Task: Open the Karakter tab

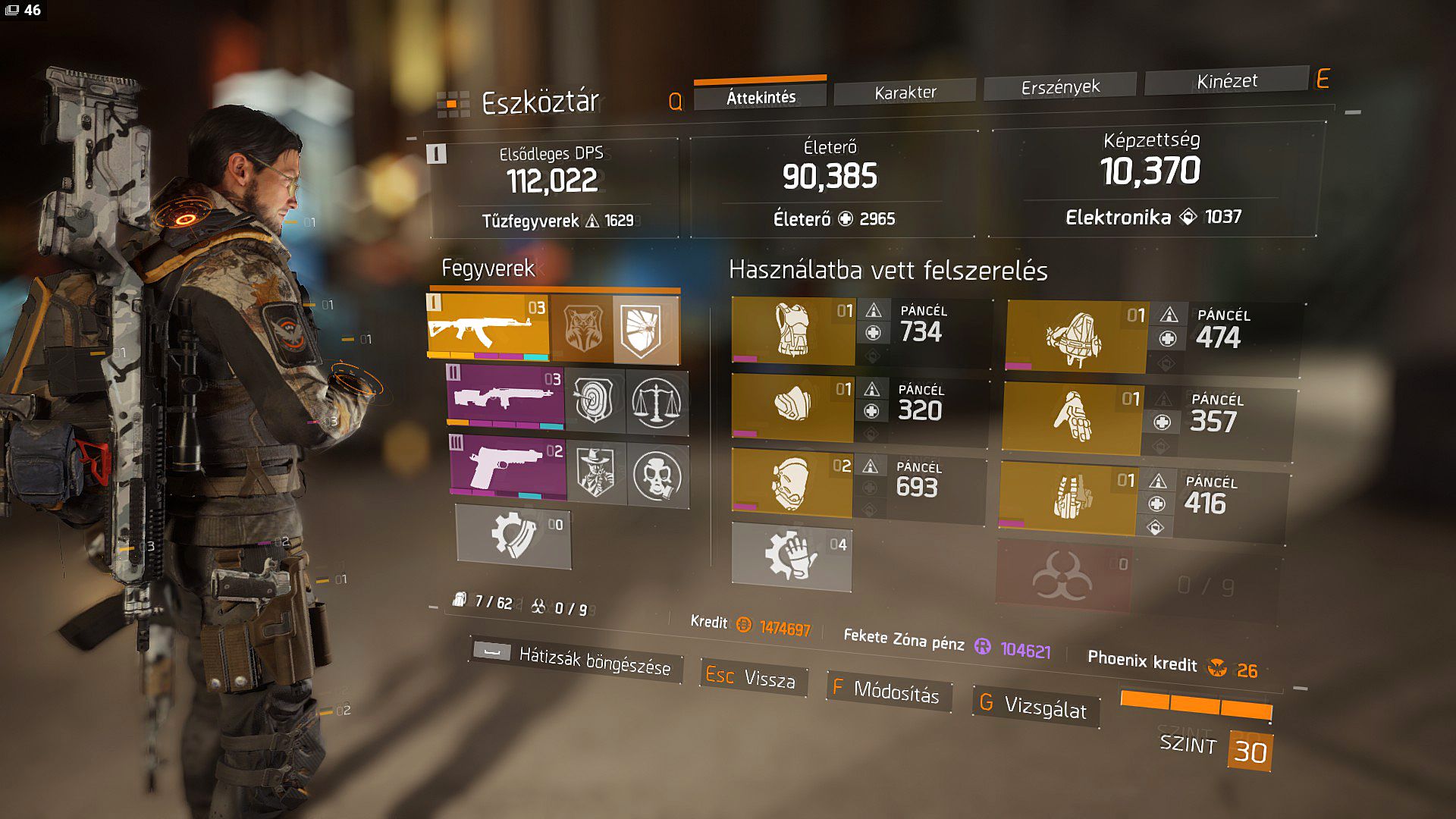Action: 905,93
